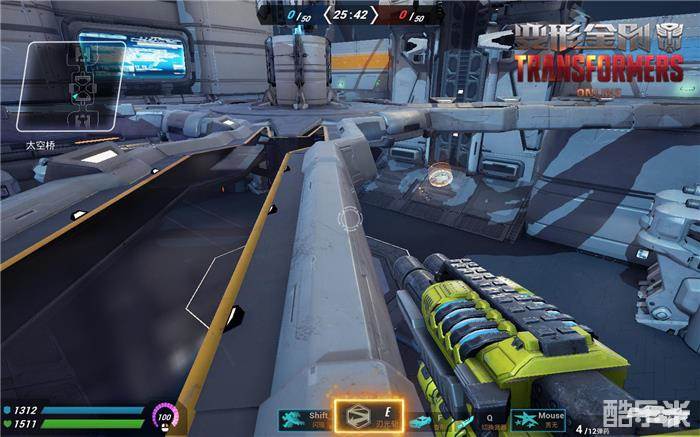Viewport: 700px width, 437px height.
Task: Activate the F vehicle transform icon
Action: [x=424, y=422]
